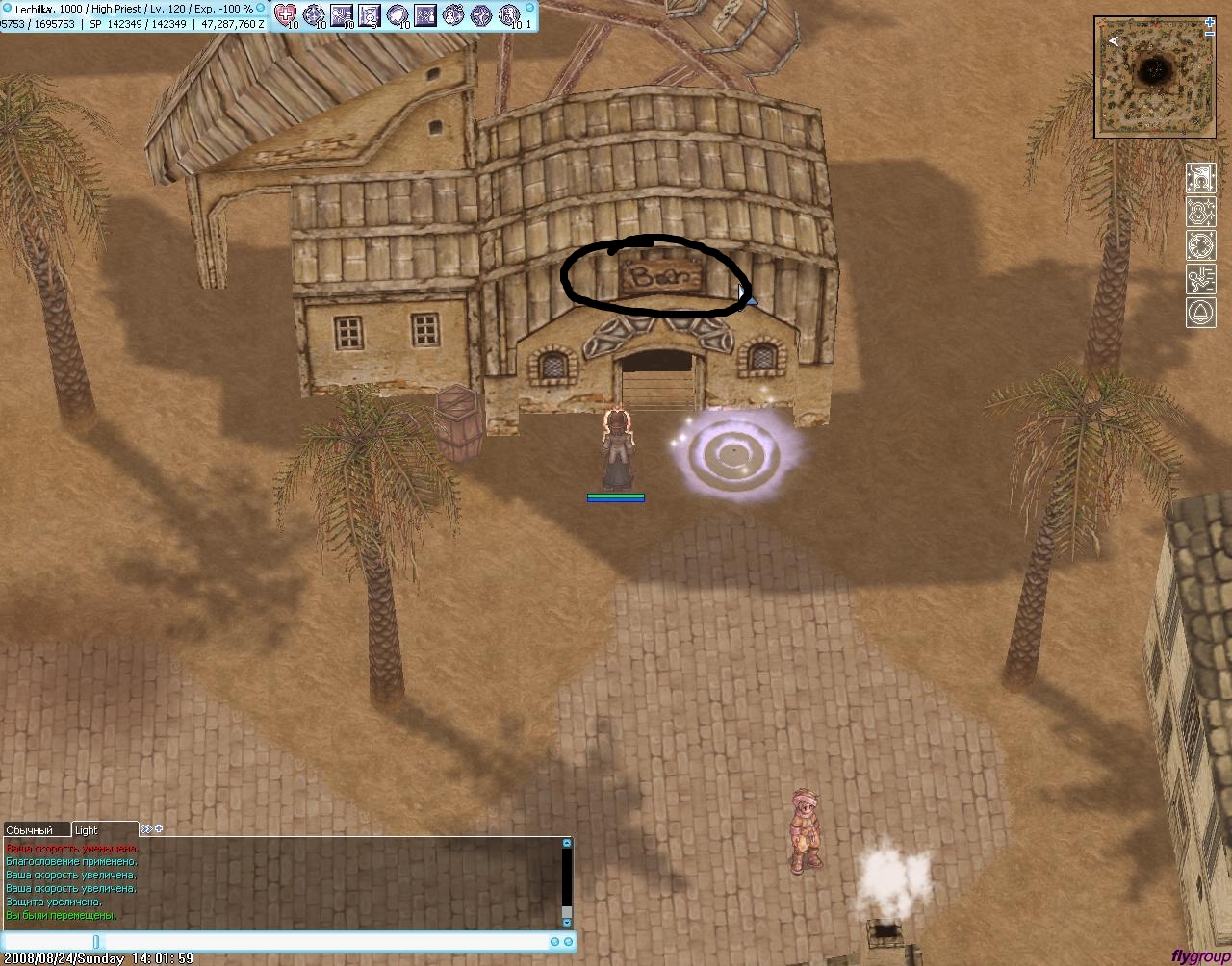Cast the Heal skill with red heart icon
1232x966 pixels.
pos(286,14)
